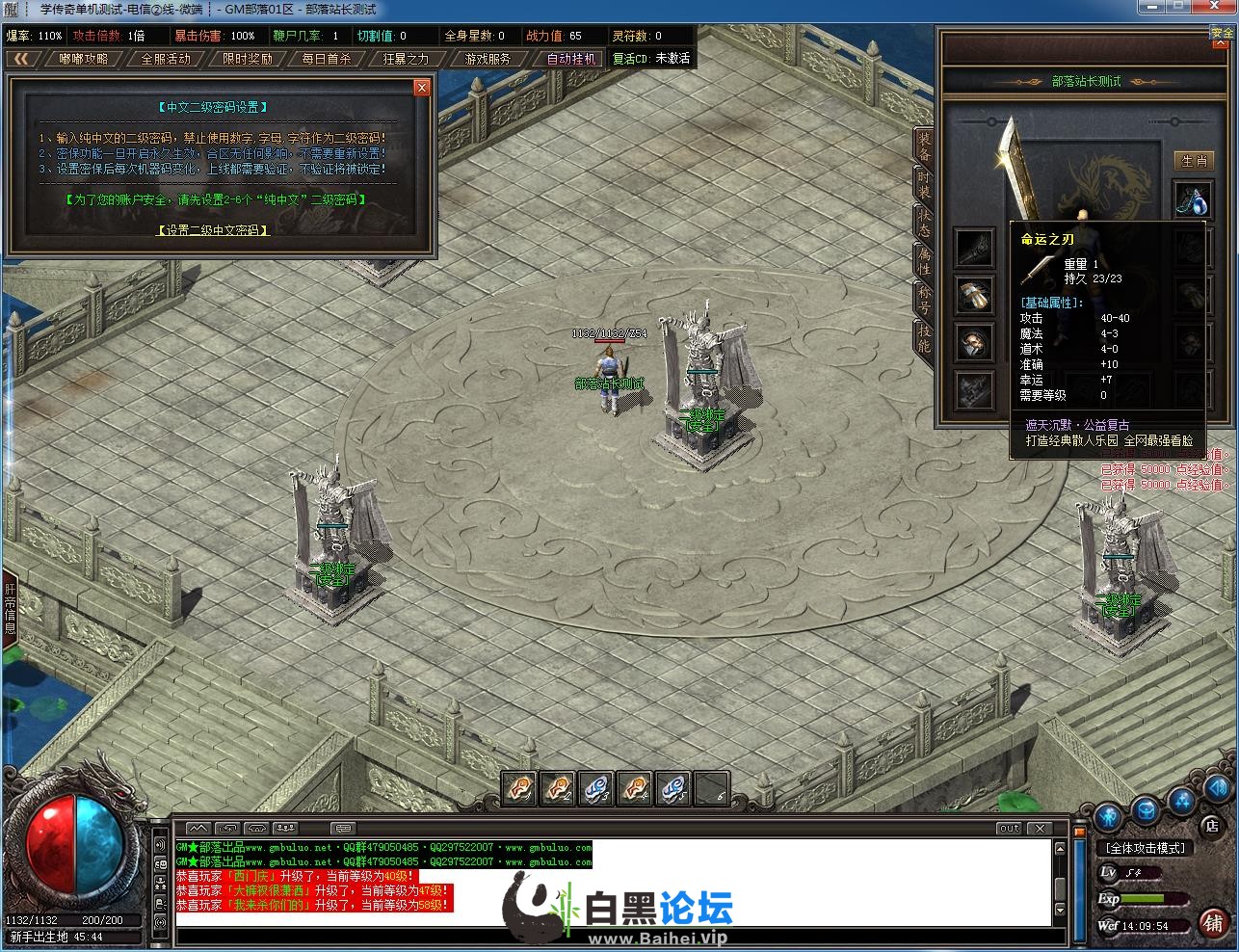Open the 限时奖励 timed rewards menu
The width and height of the screenshot is (1239, 952).
(248, 59)
